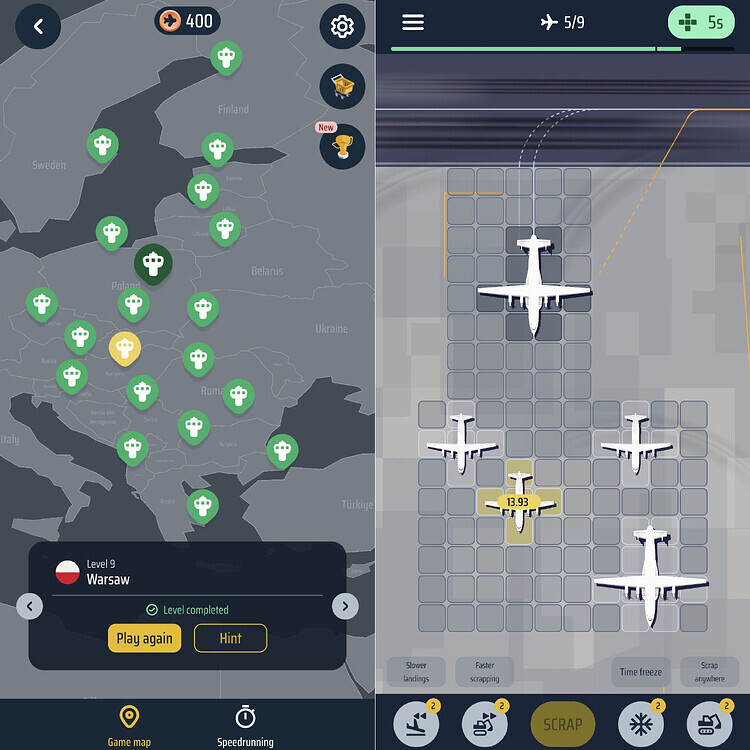Select the dark green Warsaw marker

pyautogui.click(x=153, y=264)
